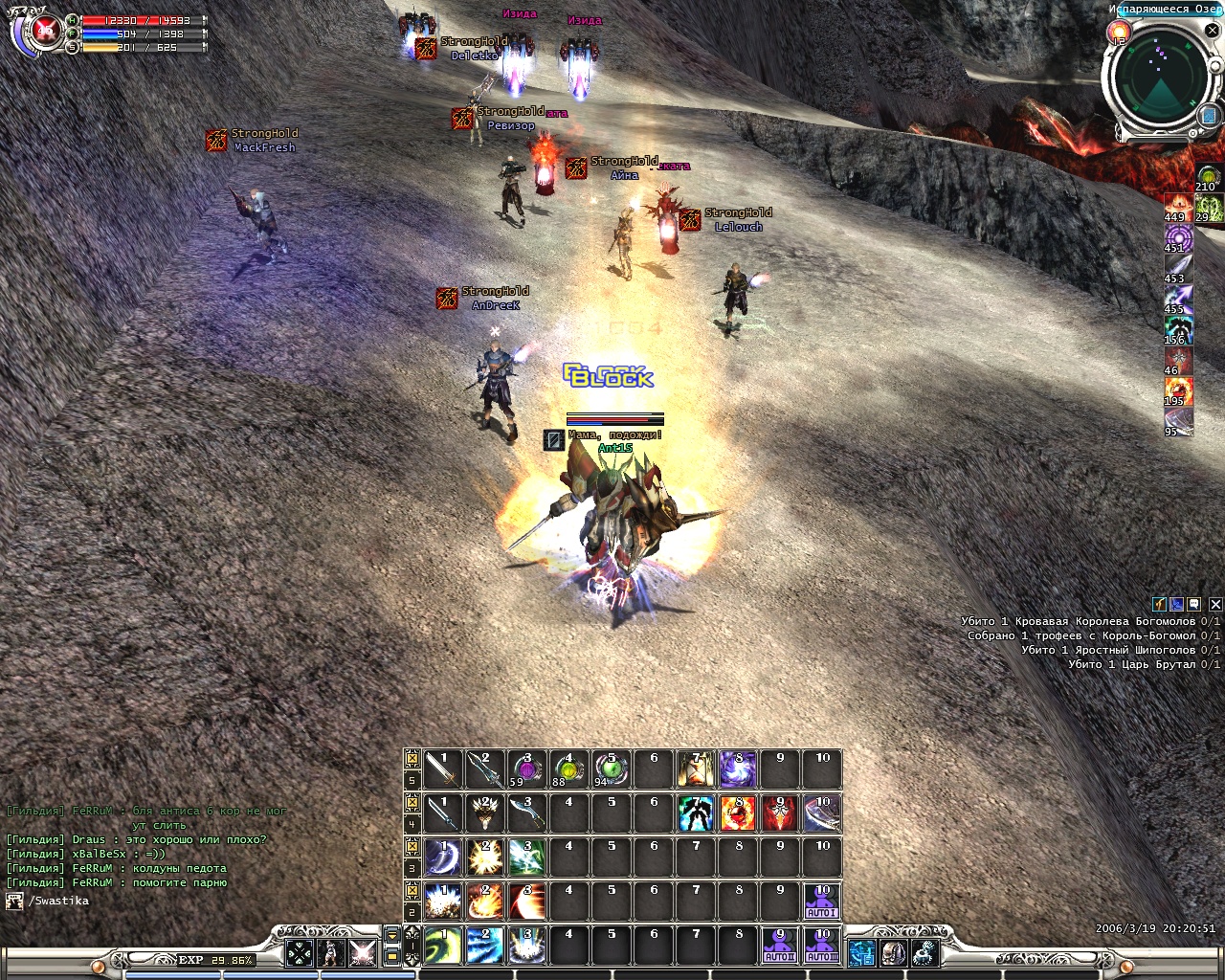Screen dimensions: 1225x980
Task: Trigger the AUTO III hotbar slot
Action: point(822,946)
